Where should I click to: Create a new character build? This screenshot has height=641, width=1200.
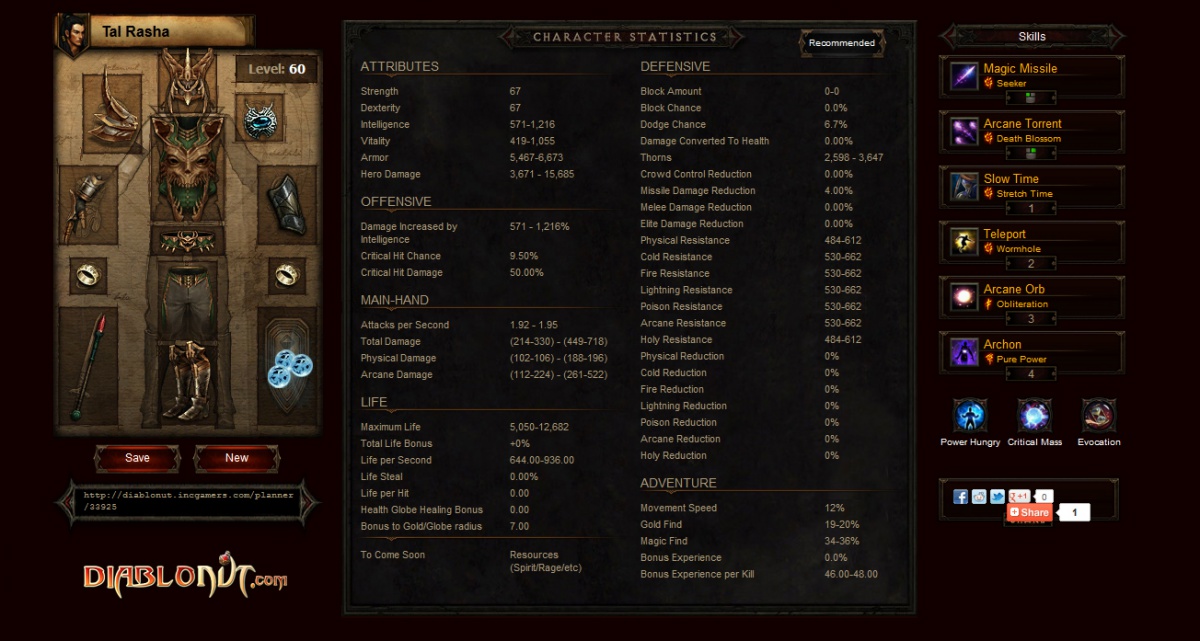click(237, 458)
